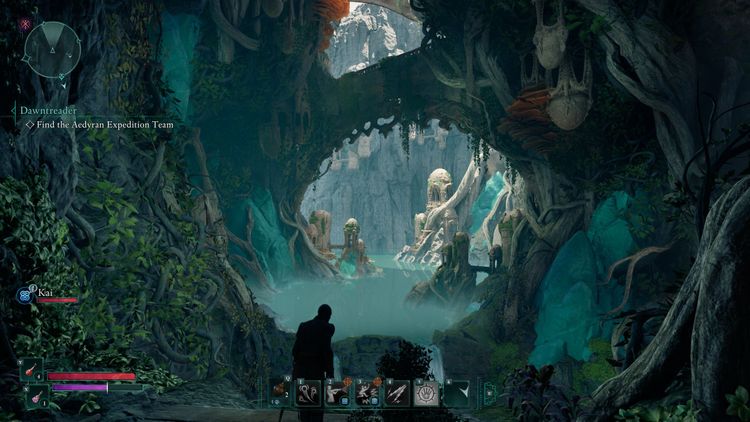Select companion Kai's portrait icon
Screen dimensions: 750x422
24,295
